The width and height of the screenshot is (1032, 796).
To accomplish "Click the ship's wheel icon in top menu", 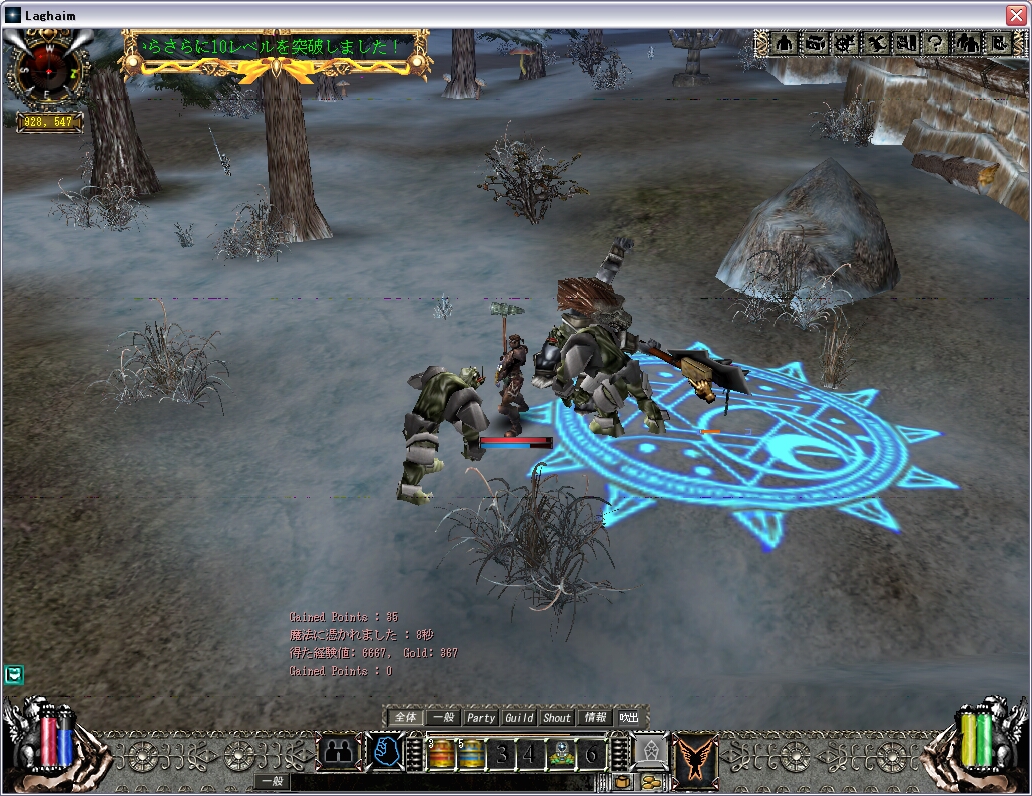I will coord(846,43).
